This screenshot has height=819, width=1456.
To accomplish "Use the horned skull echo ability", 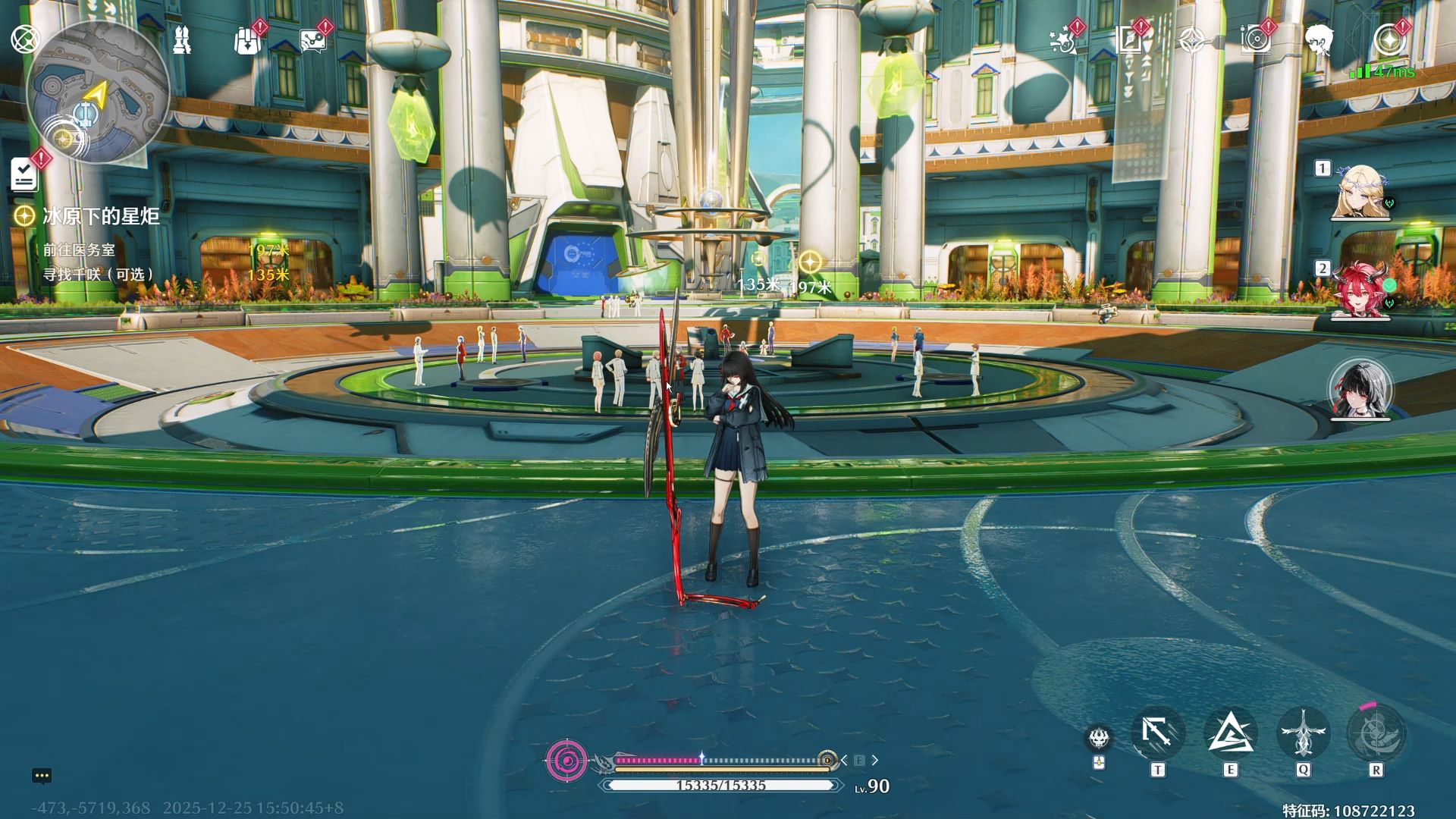I will tap(1099, 737).
